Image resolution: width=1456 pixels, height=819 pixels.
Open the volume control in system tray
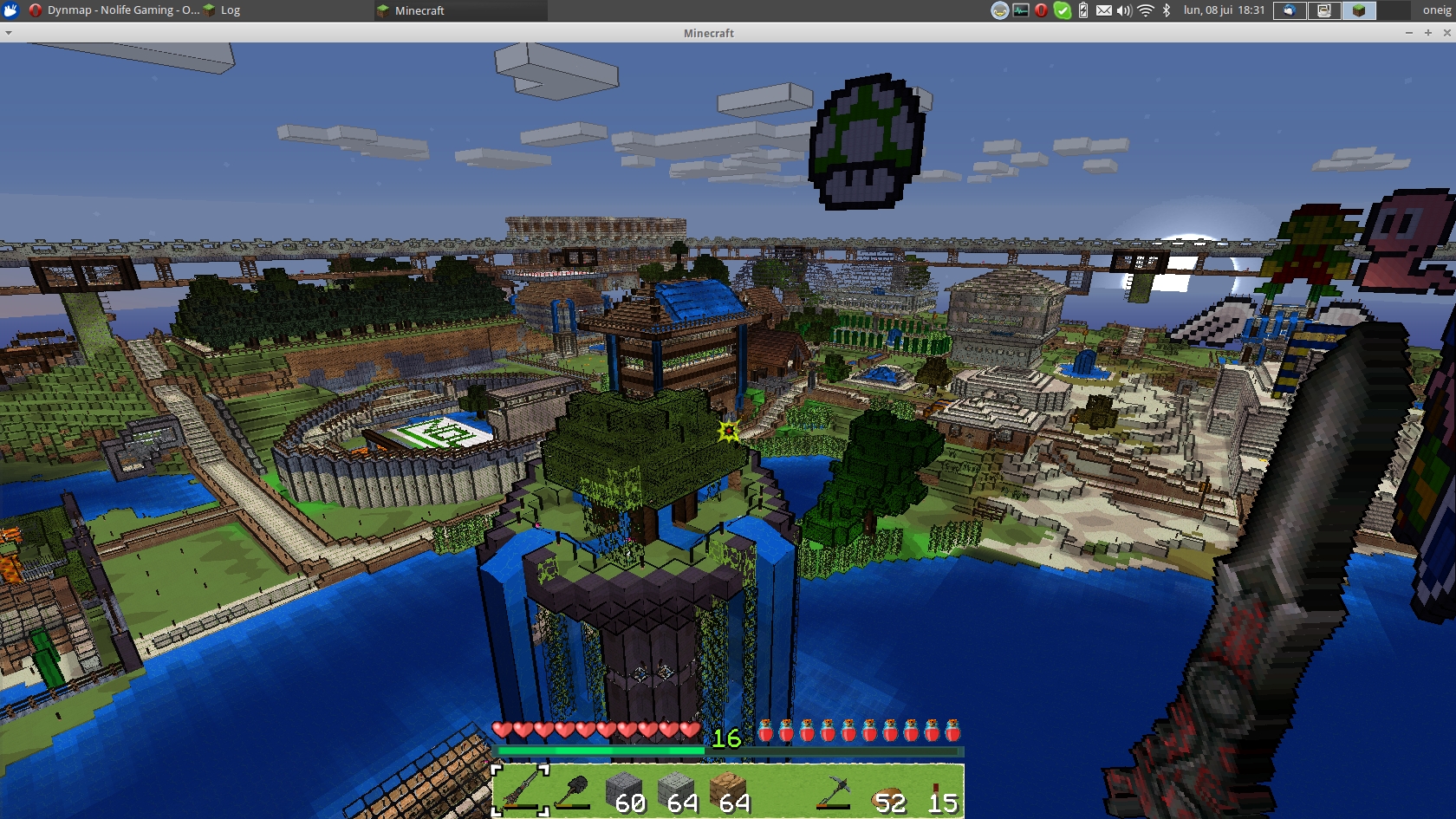[x=1125, y=10]
